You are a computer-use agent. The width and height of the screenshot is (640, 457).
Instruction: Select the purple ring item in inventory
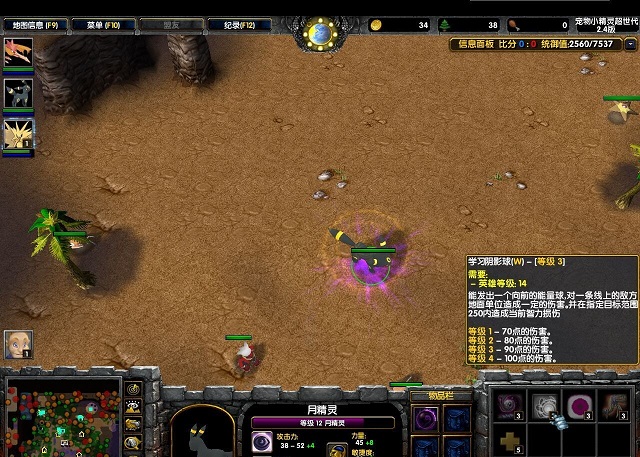tap(425, 418)
